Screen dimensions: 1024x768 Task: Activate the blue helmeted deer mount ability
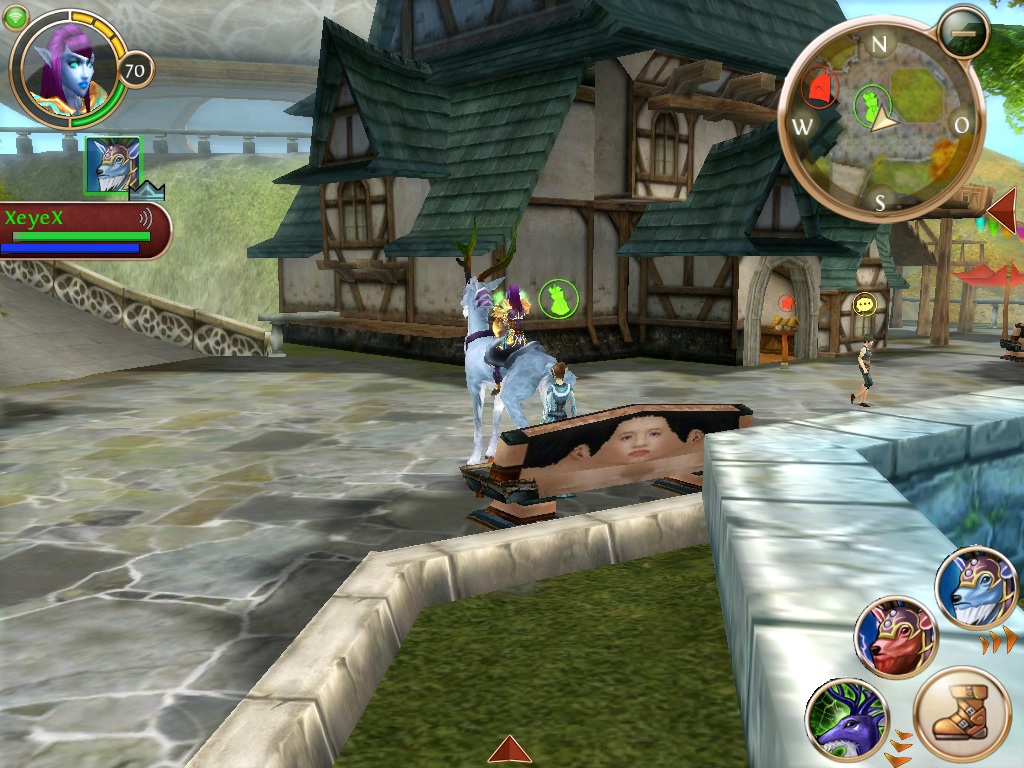pyautogui.click(x=976, y=588)
